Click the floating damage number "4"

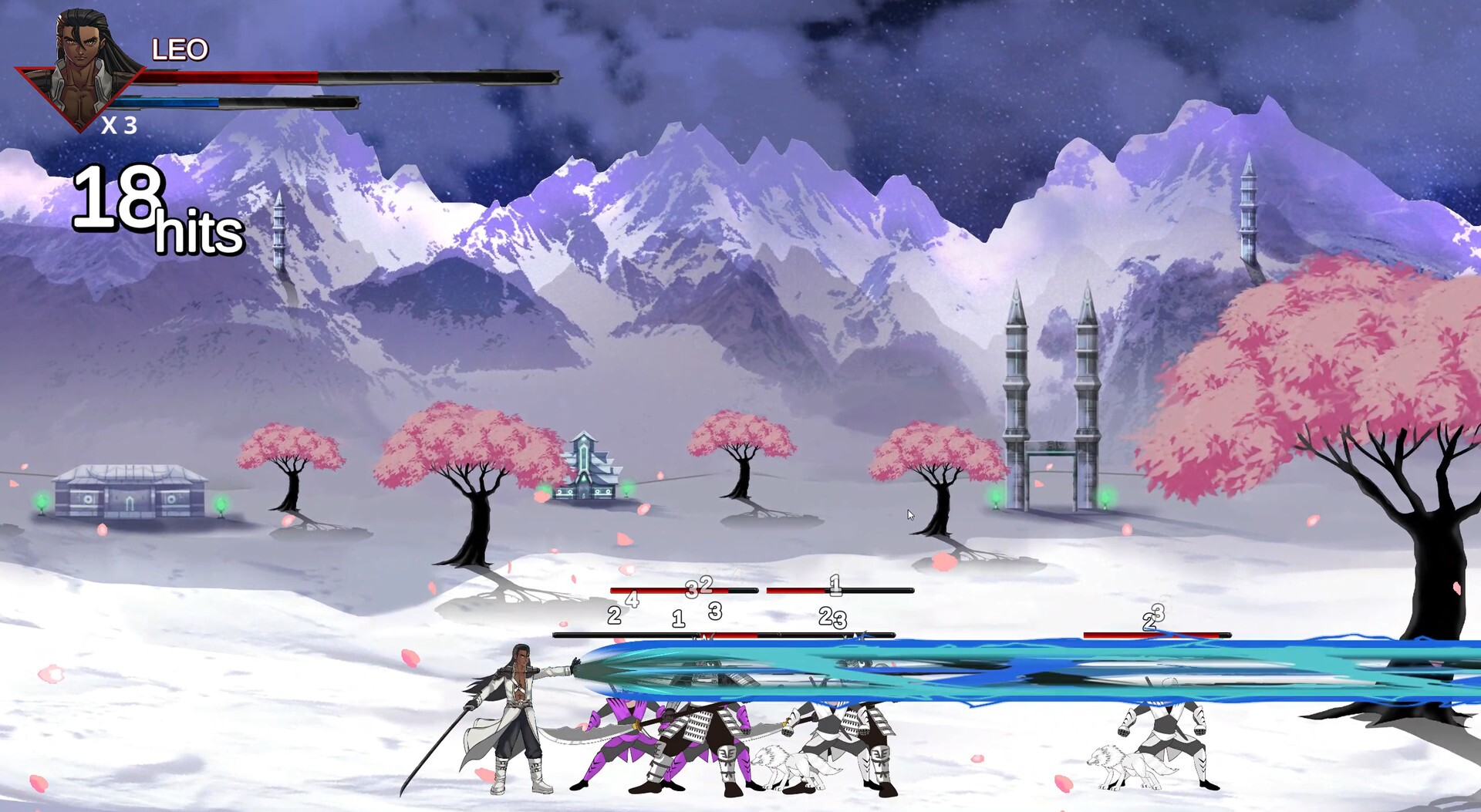[631, 598]
